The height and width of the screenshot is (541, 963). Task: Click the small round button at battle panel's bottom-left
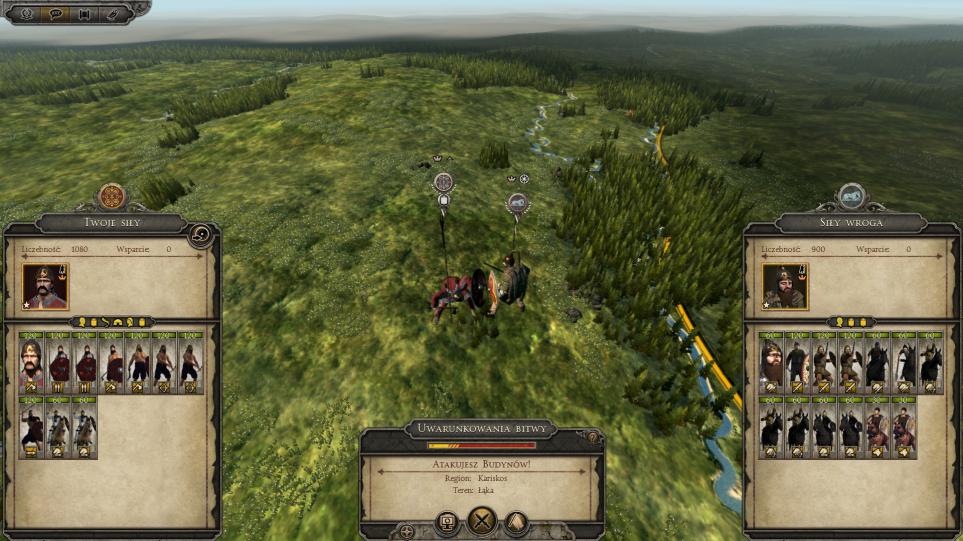click(407, 532)
